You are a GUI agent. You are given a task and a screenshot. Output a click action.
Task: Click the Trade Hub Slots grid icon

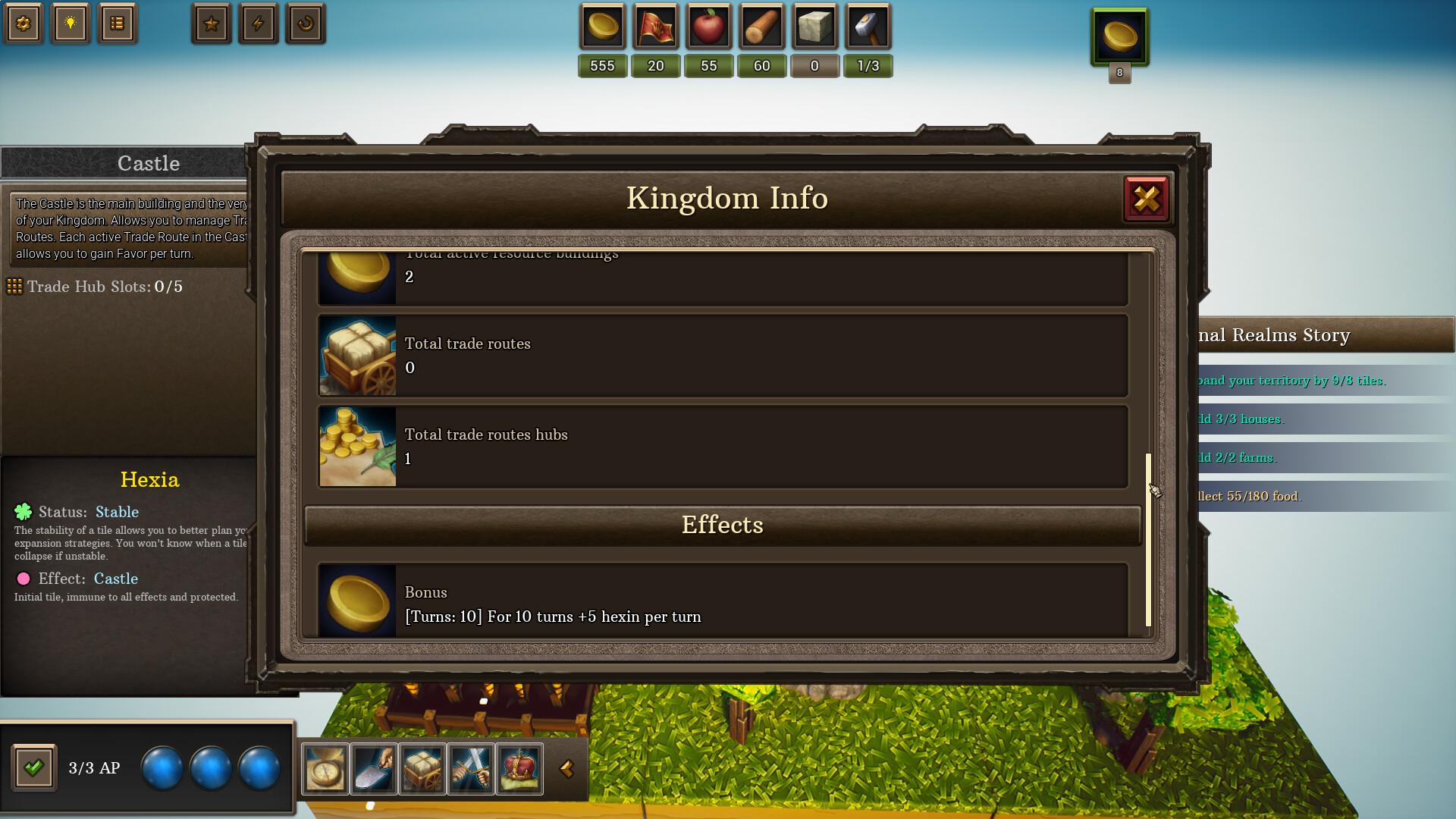coord(14,287)
